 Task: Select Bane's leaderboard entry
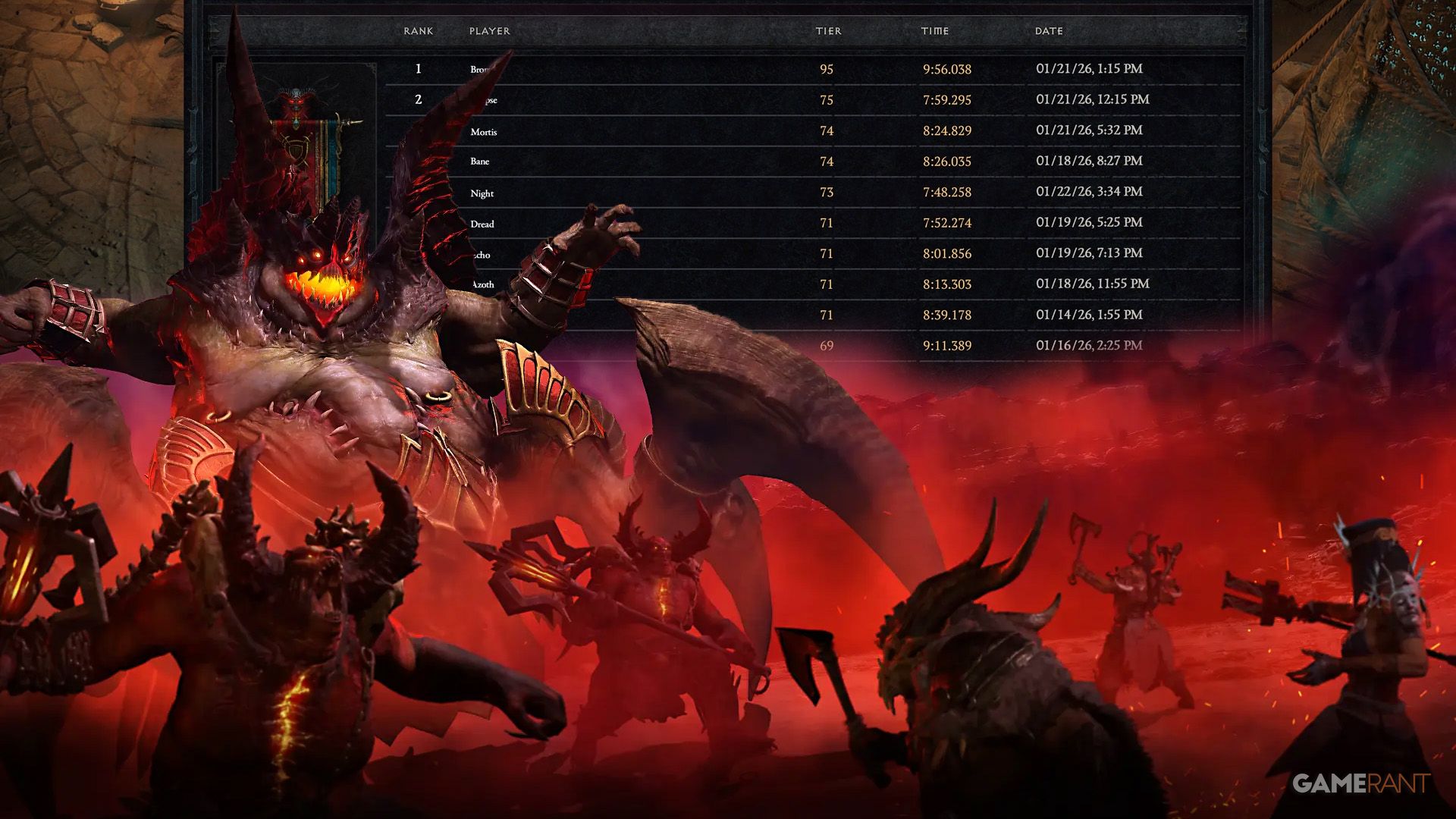(479, 161)
